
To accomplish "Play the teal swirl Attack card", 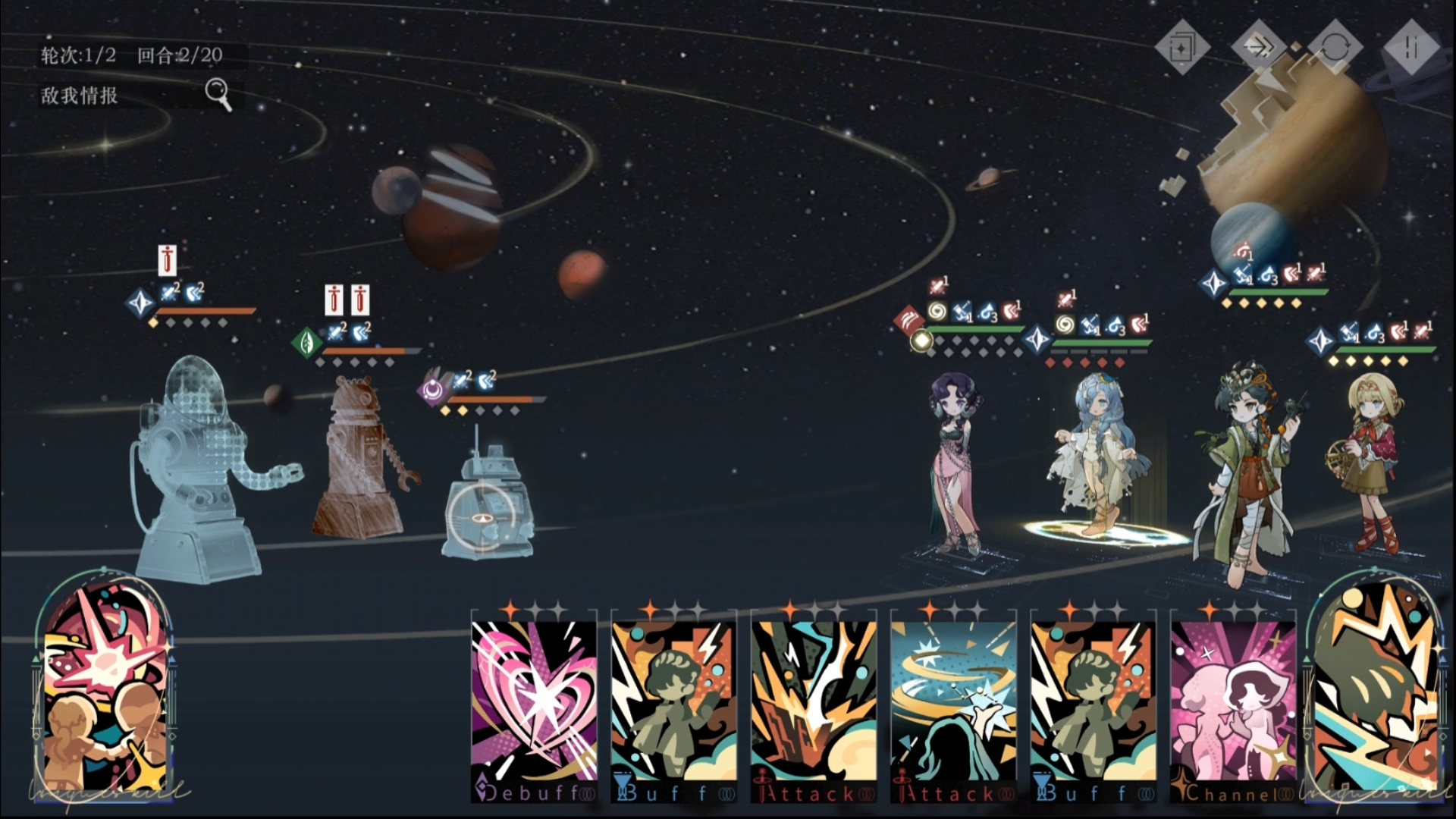I will 953,705.
